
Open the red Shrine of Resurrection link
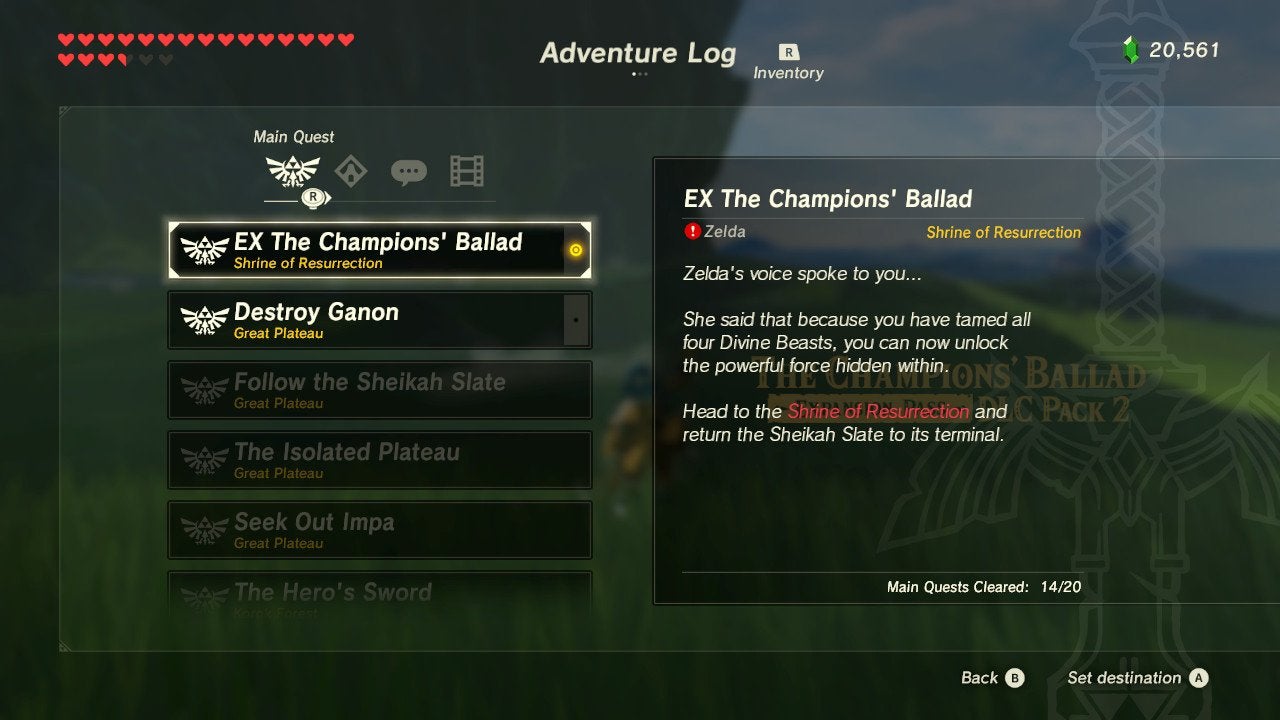(x=877, y=411)
